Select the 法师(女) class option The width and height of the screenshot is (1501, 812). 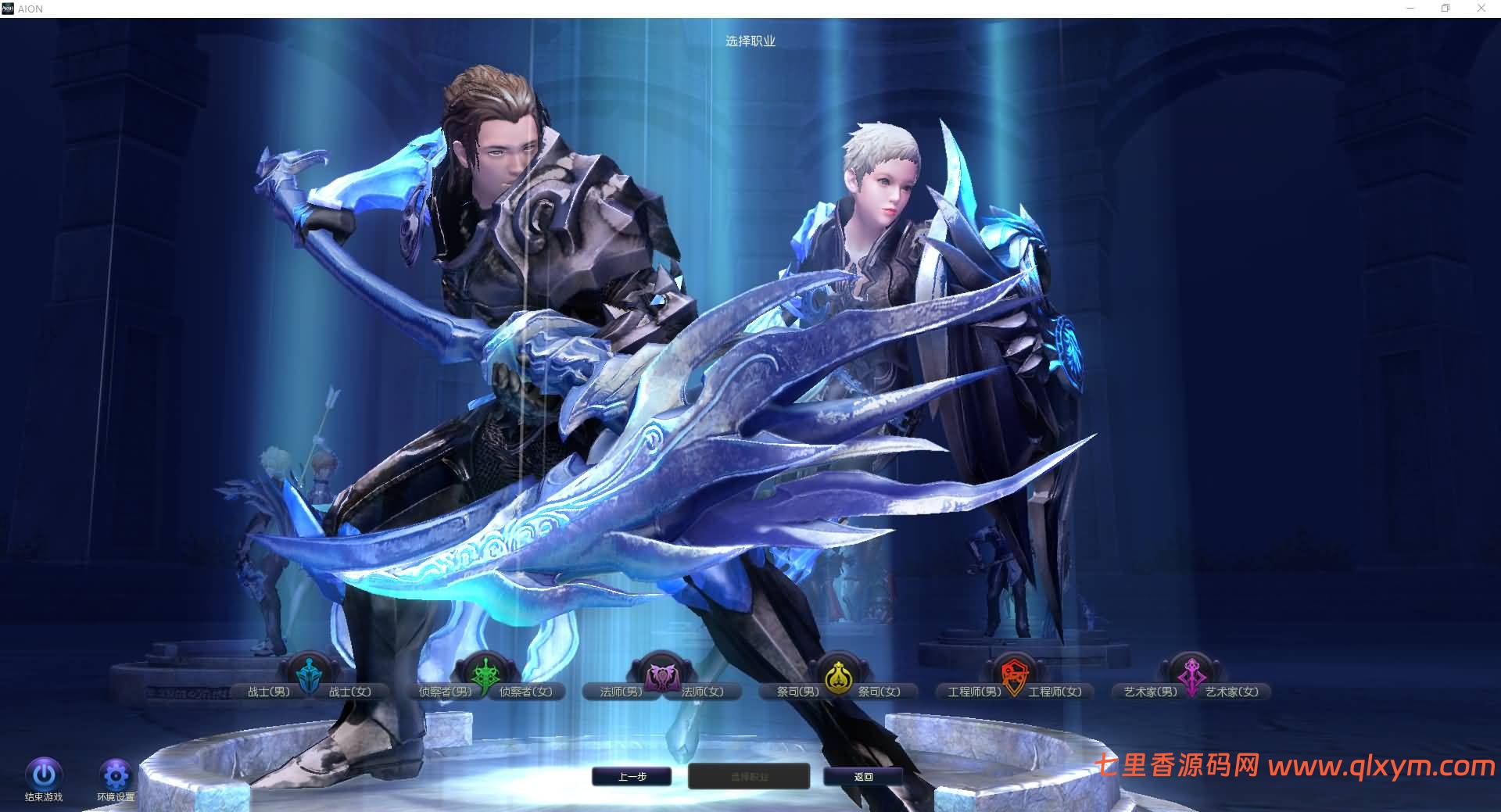pos(702,692)
